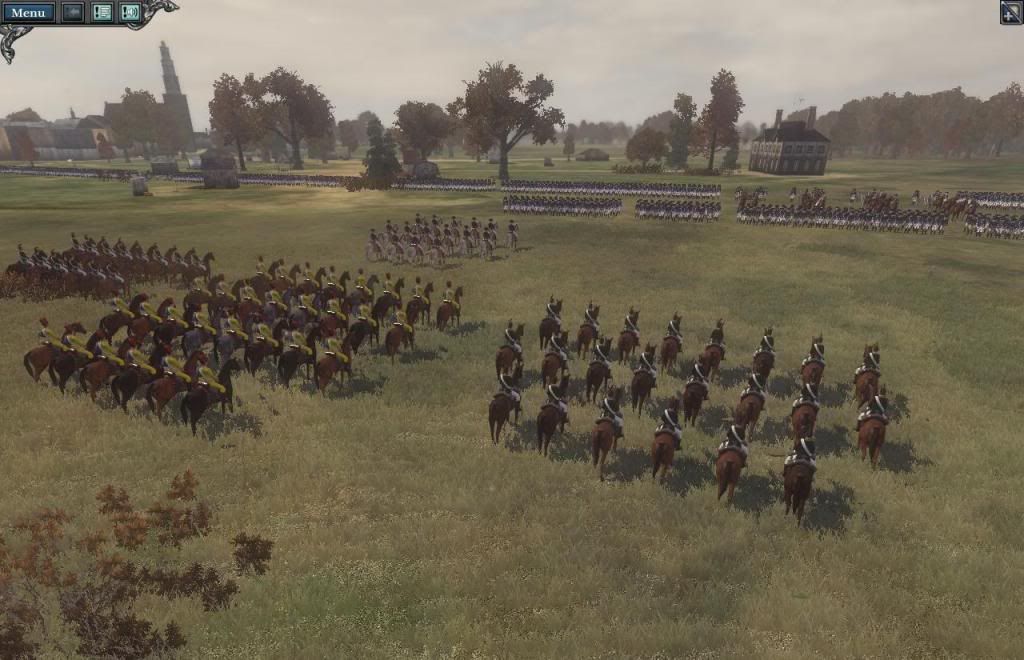Toggle the exclamation mark sound alert button
The width and height of the screenshot is (1024, 660).
[130, 12]
